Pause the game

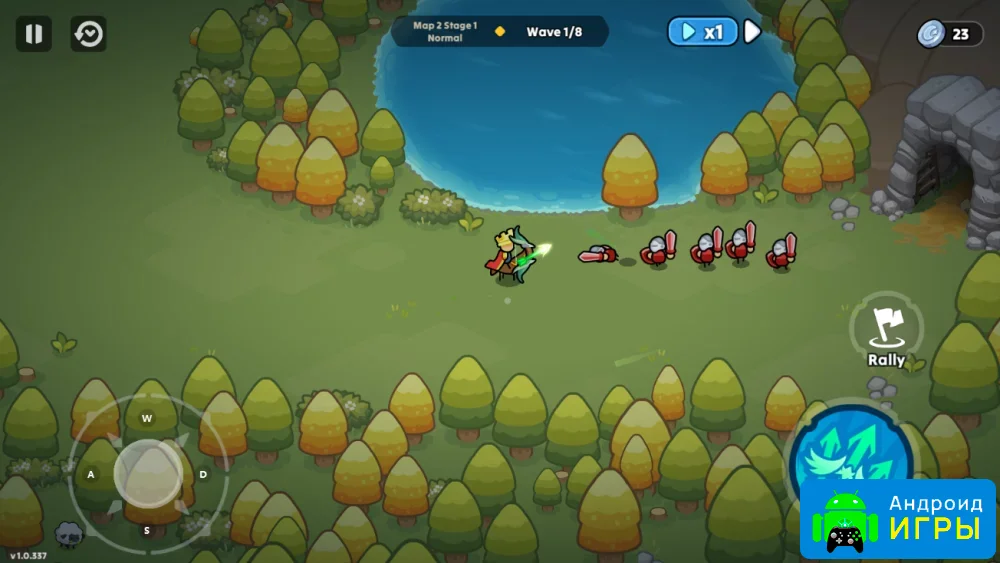tap(33, 34)
